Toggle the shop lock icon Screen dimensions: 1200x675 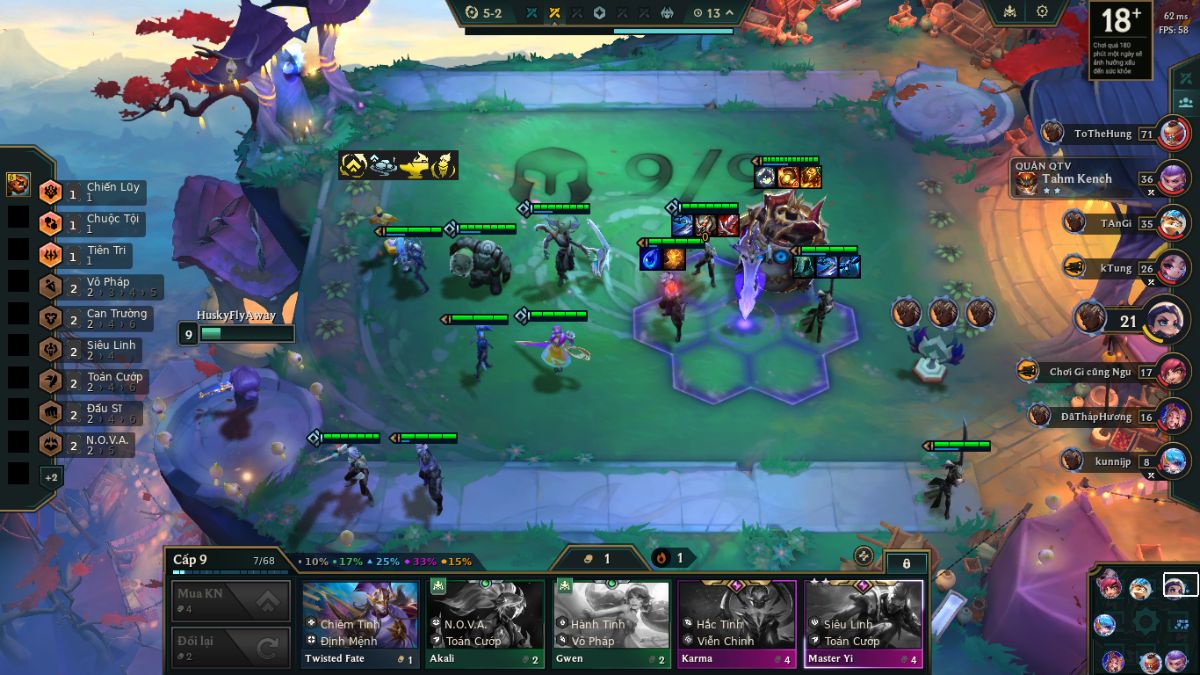click(x=906, y=563)
